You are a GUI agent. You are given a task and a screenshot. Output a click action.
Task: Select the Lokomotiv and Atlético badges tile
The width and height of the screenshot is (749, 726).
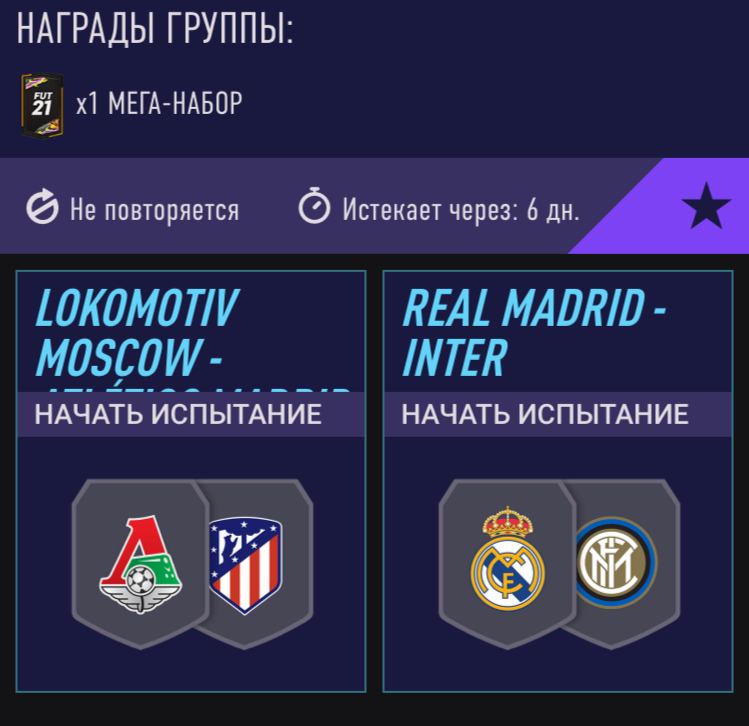click(191, 562)
